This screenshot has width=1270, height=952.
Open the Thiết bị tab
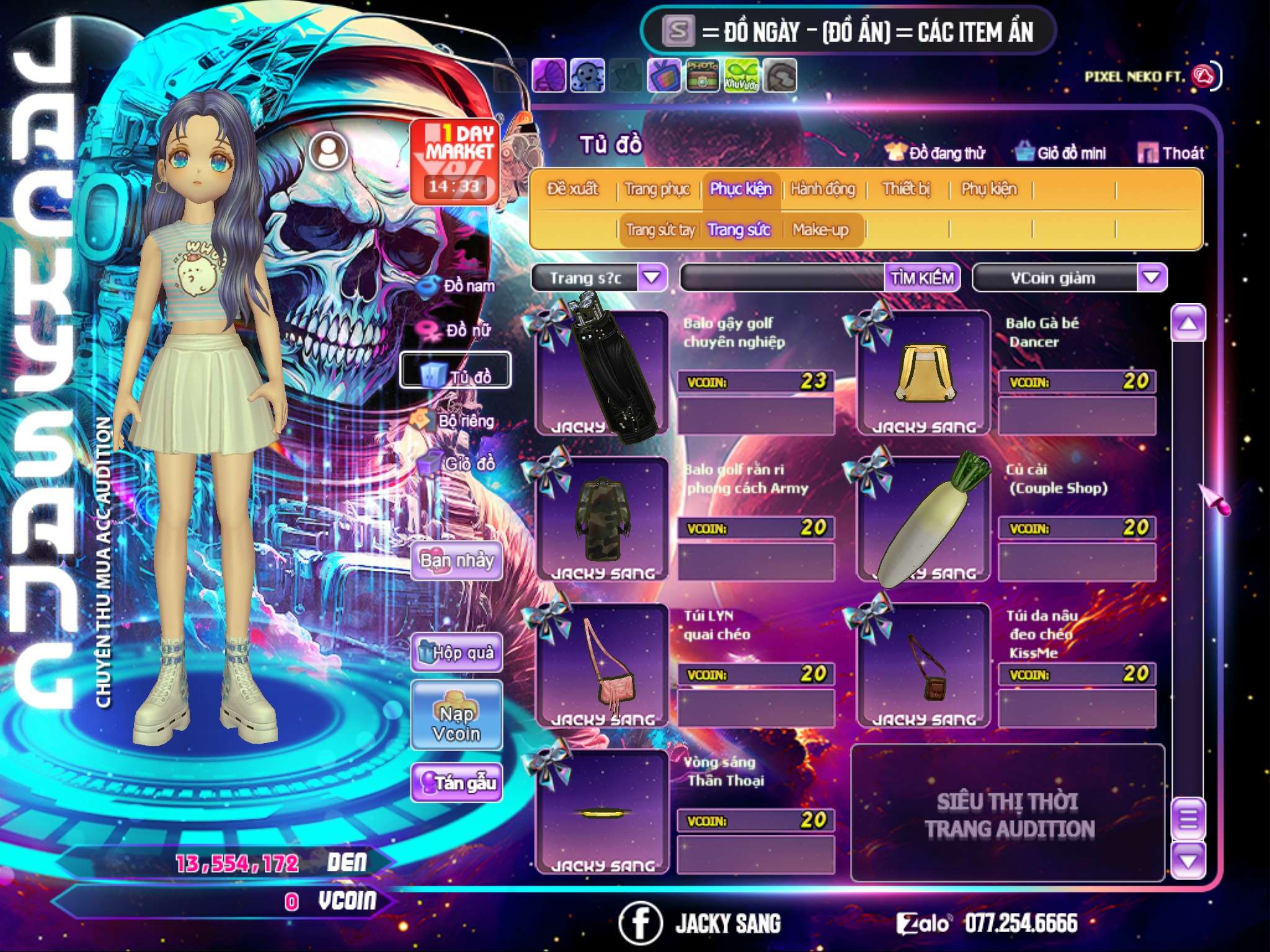tap(906, 189)
